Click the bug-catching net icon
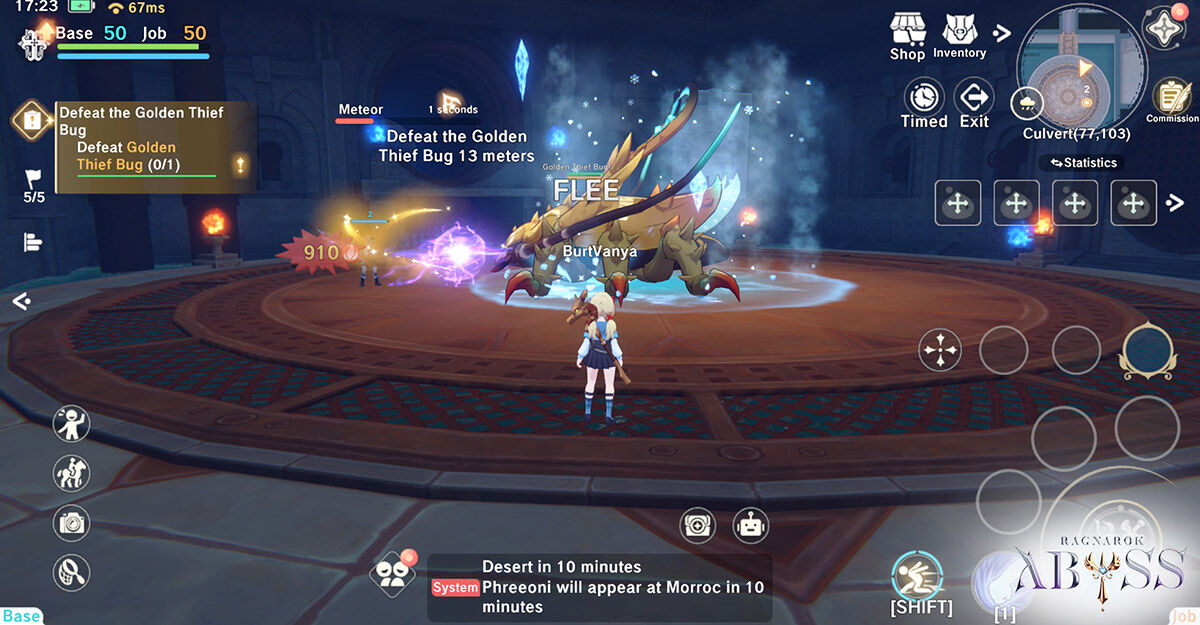This screenshot has width=1200, height=625. pos(72,573)
